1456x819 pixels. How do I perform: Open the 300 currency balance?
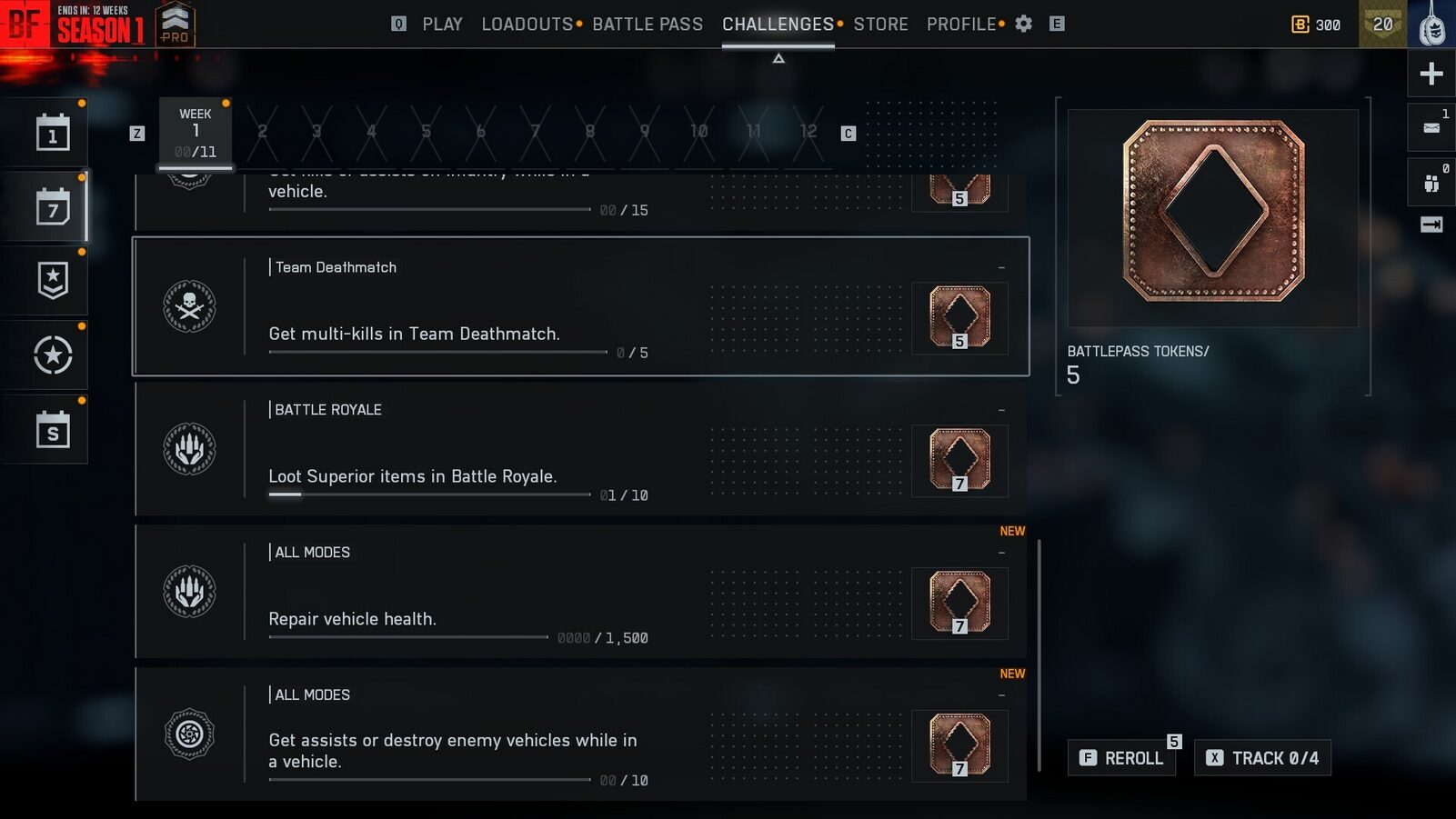(1316, 25)
